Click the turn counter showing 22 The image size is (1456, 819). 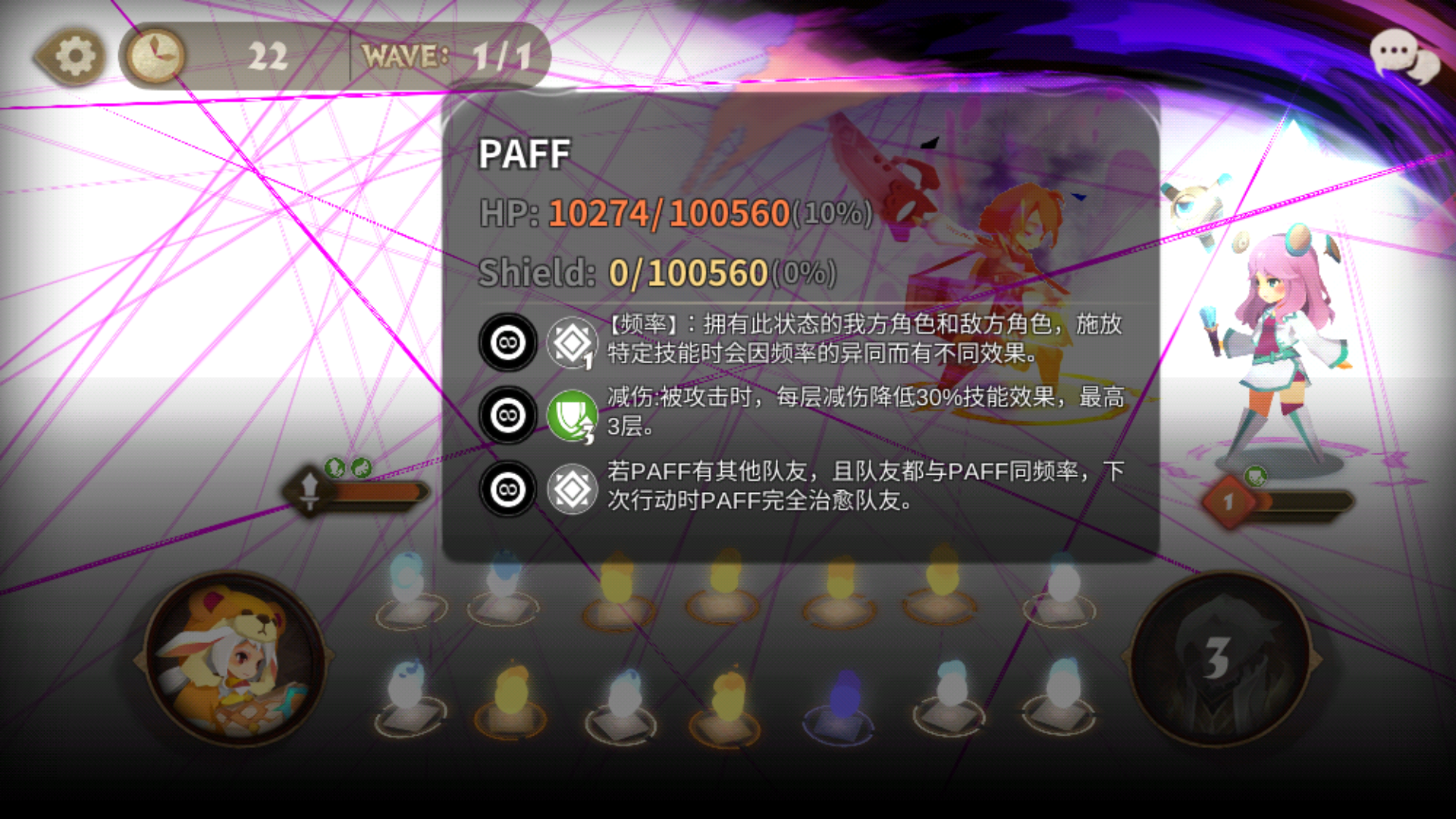tap(267, 55)
